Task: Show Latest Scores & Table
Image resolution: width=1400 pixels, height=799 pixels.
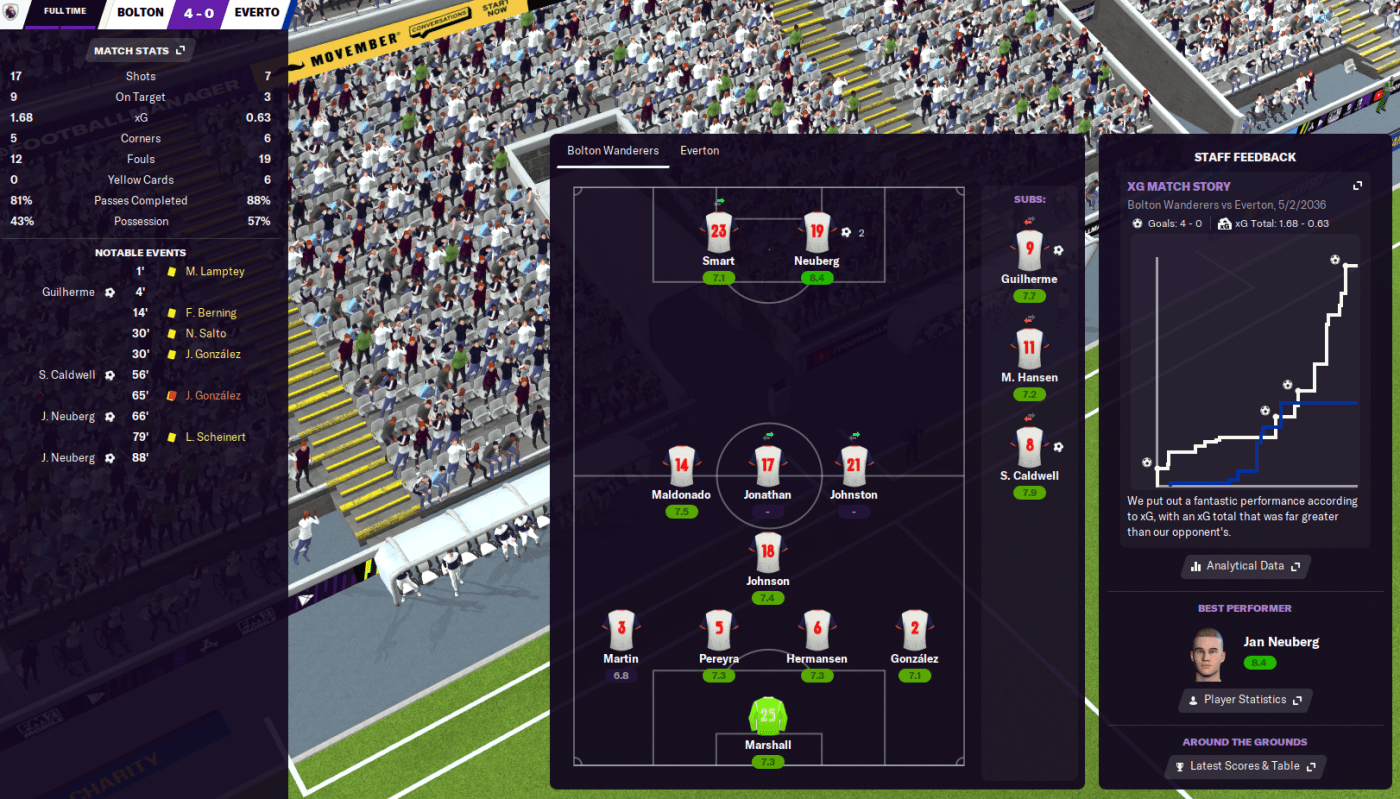Action: (x=1245, y=766)
